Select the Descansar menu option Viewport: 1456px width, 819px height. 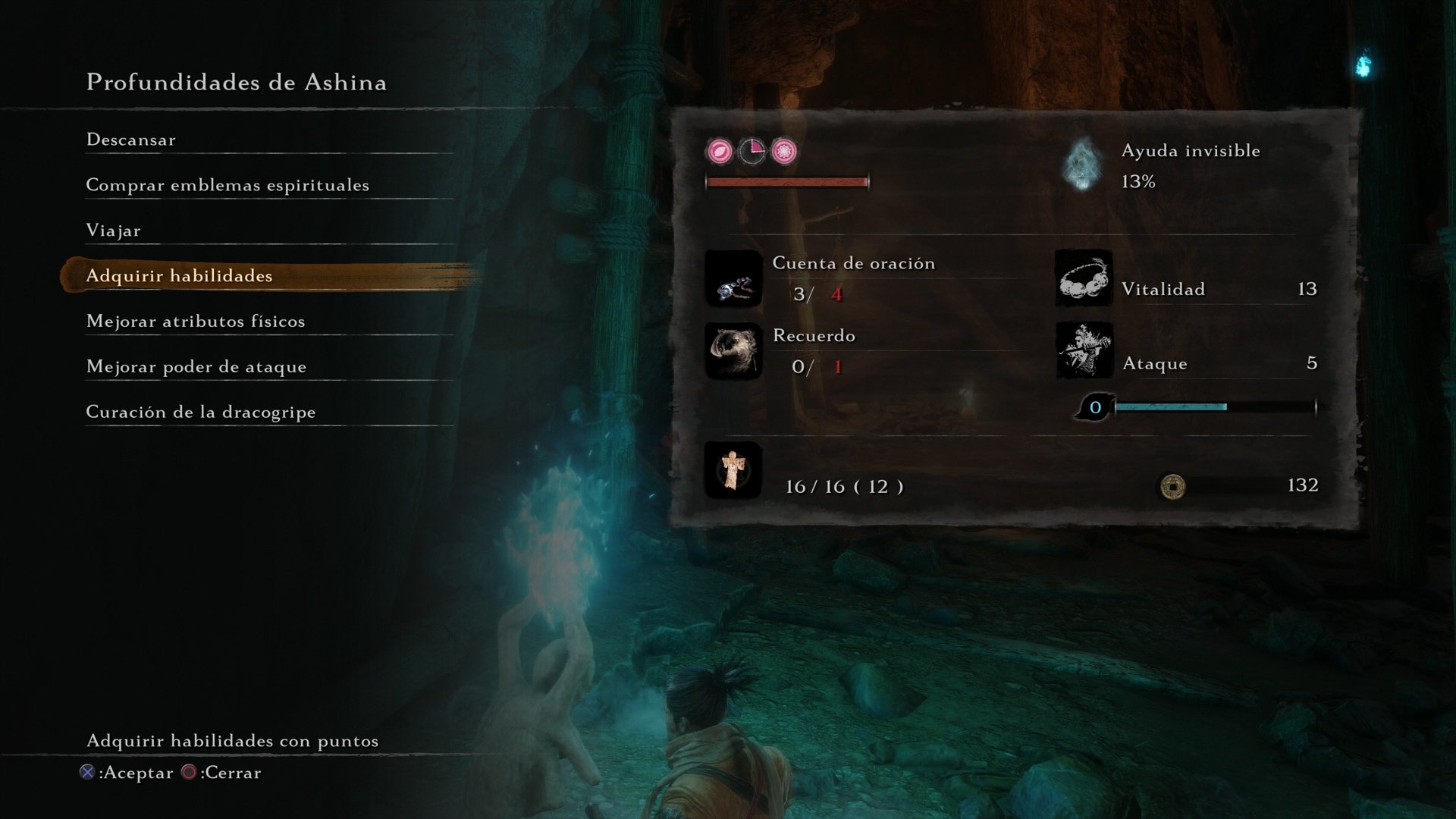(130, 140)
